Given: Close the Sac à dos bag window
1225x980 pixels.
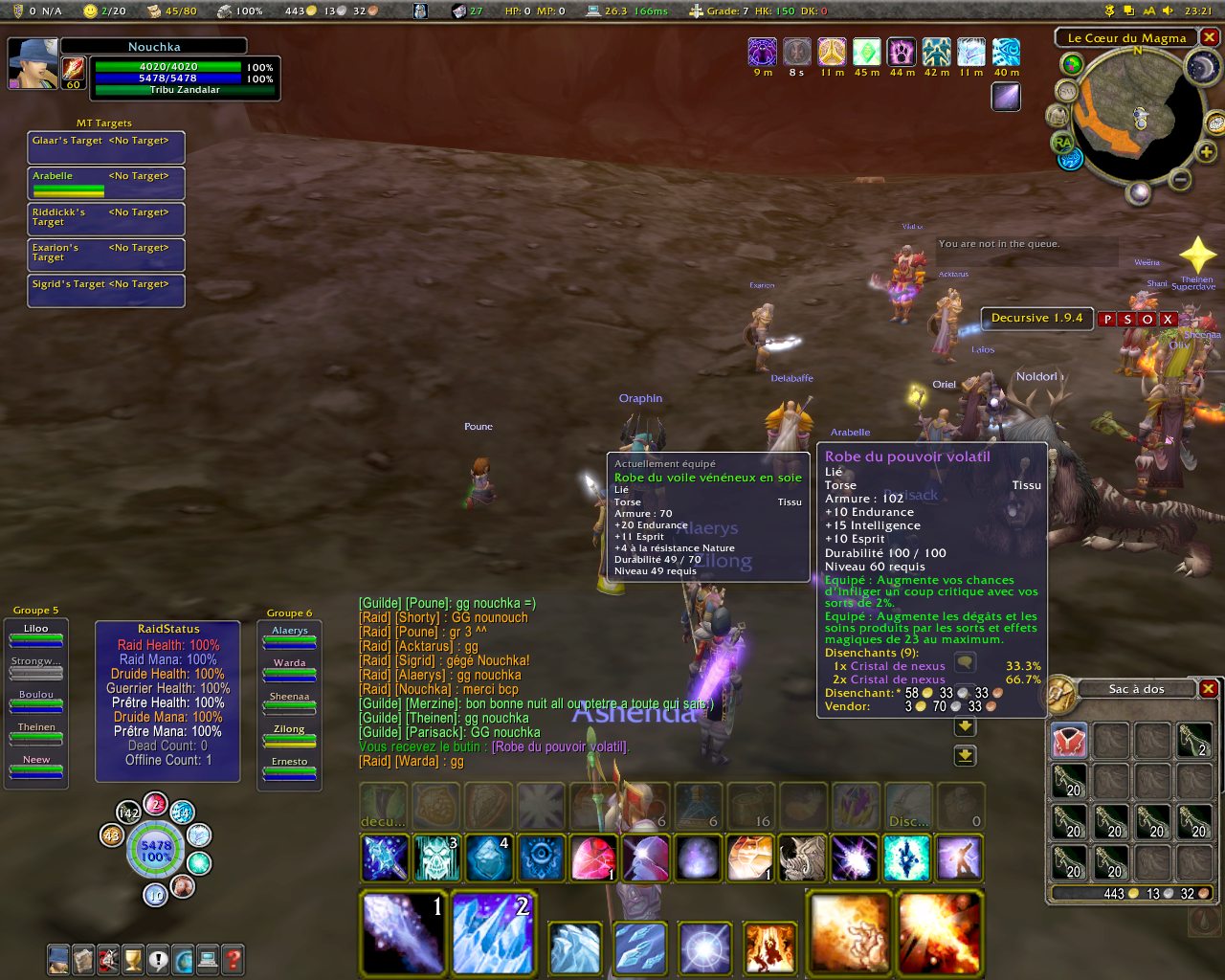Looking at the screenshot, I should click(x=1209, y=689).
